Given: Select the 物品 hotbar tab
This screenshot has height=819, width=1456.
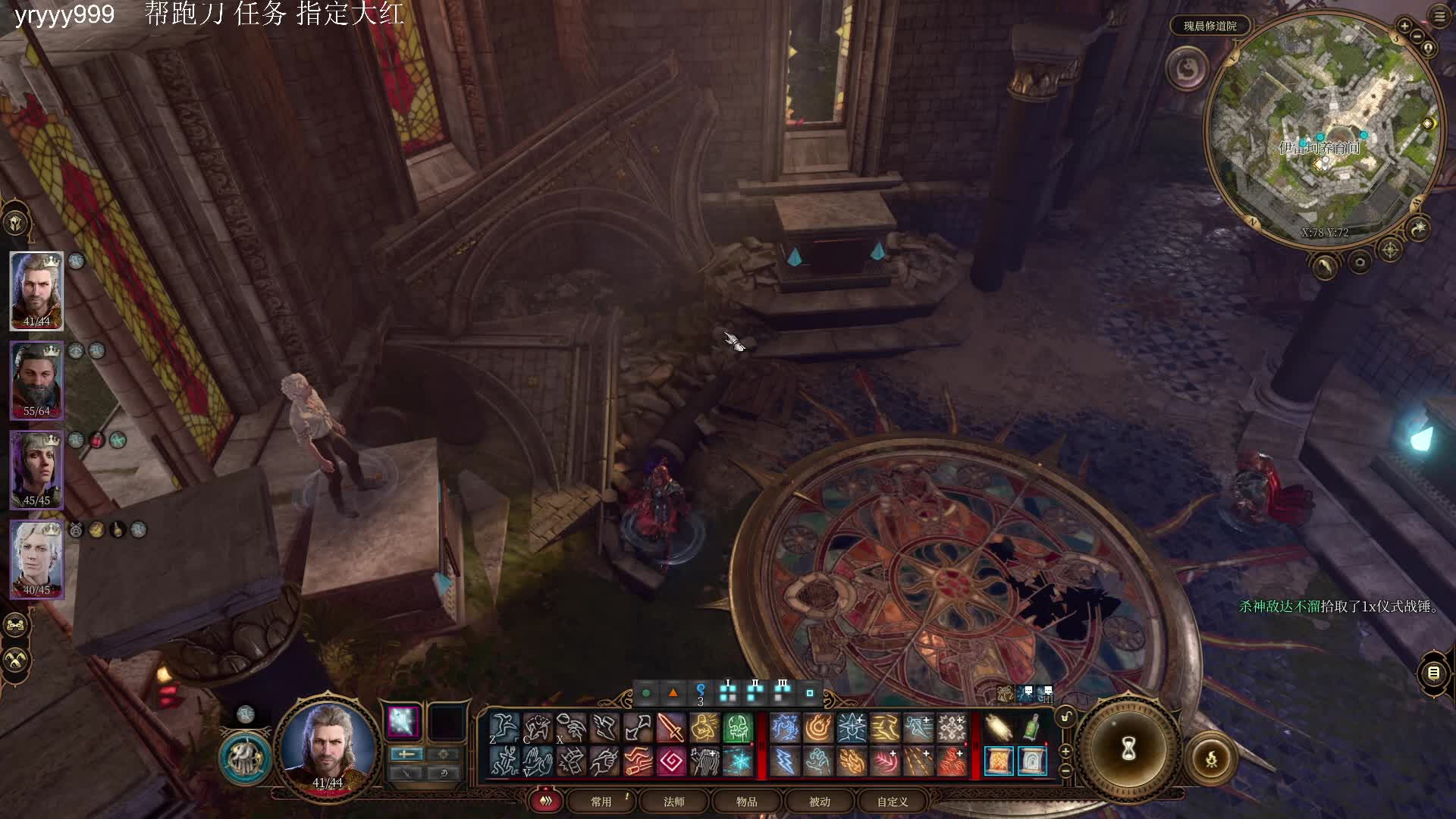Looking at the screenshot, I should [x=747, y=802].
